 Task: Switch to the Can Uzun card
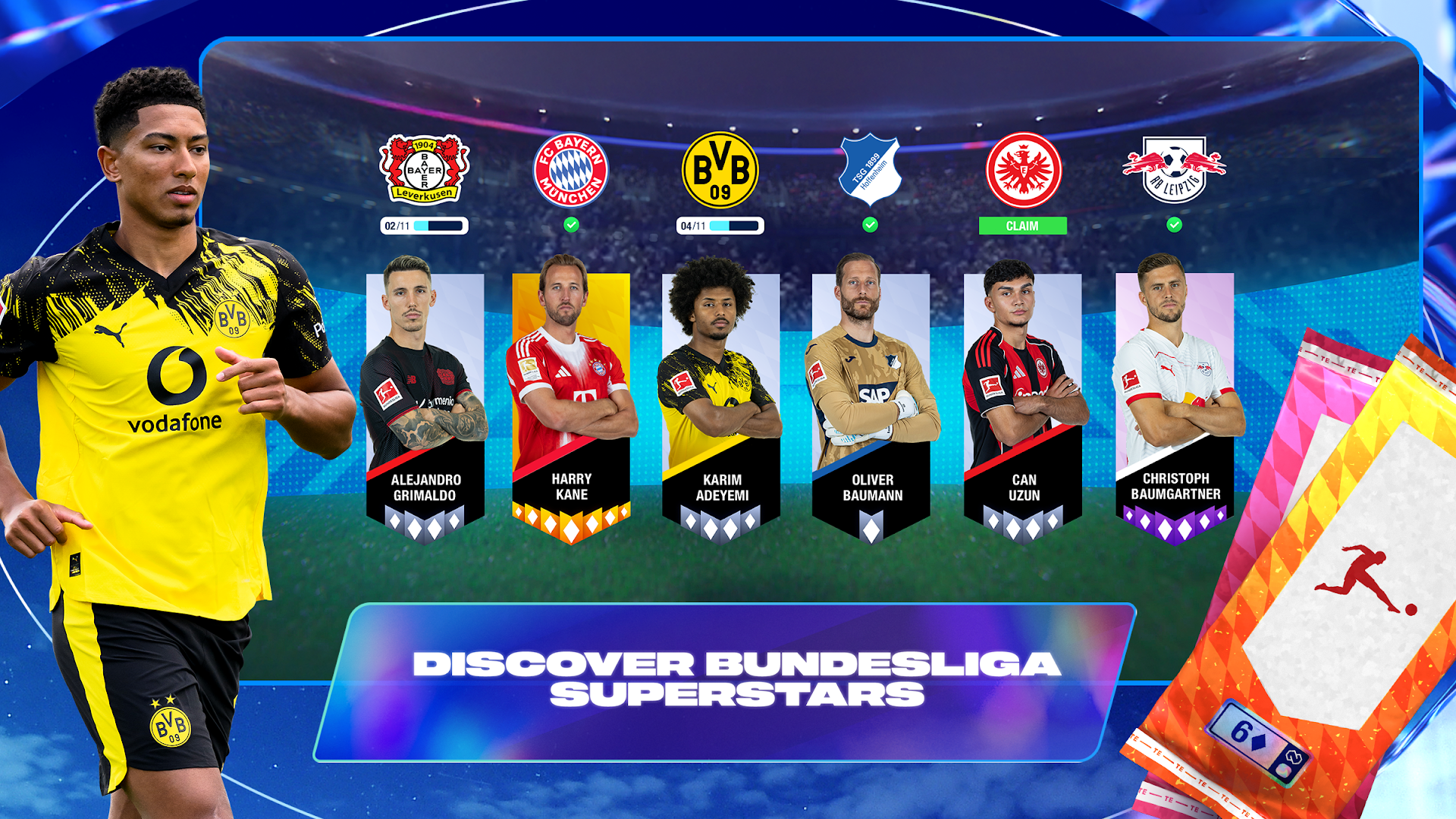[x=1022, y=394]
